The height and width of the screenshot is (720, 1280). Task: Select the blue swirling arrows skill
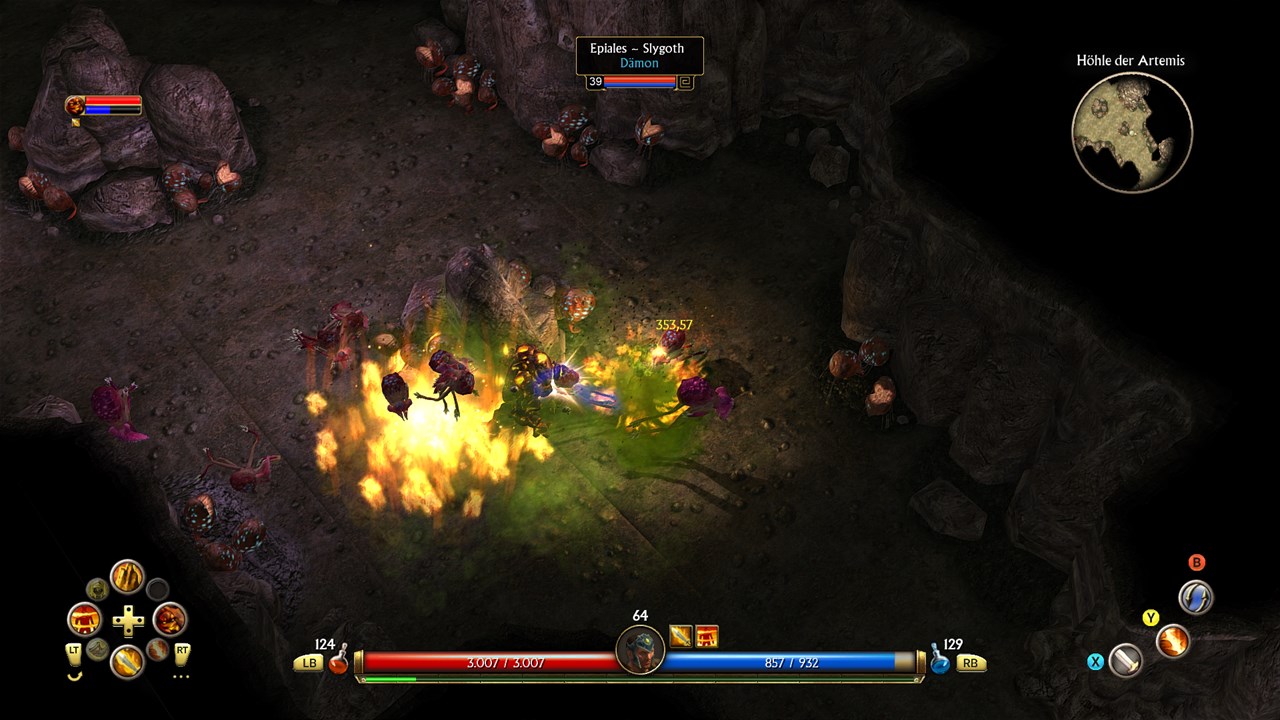[1195, 597]
